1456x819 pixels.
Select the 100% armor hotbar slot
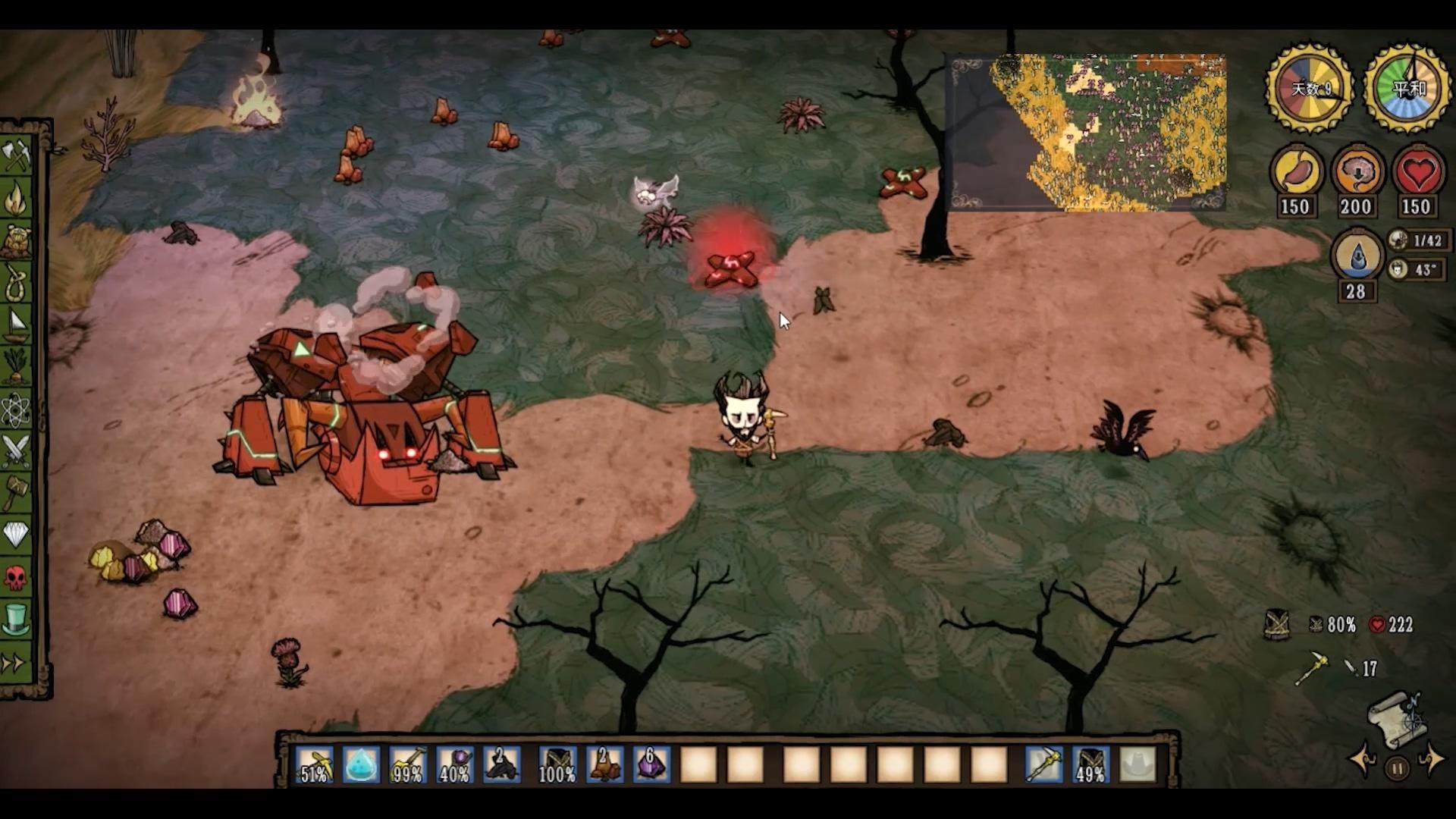557,764
